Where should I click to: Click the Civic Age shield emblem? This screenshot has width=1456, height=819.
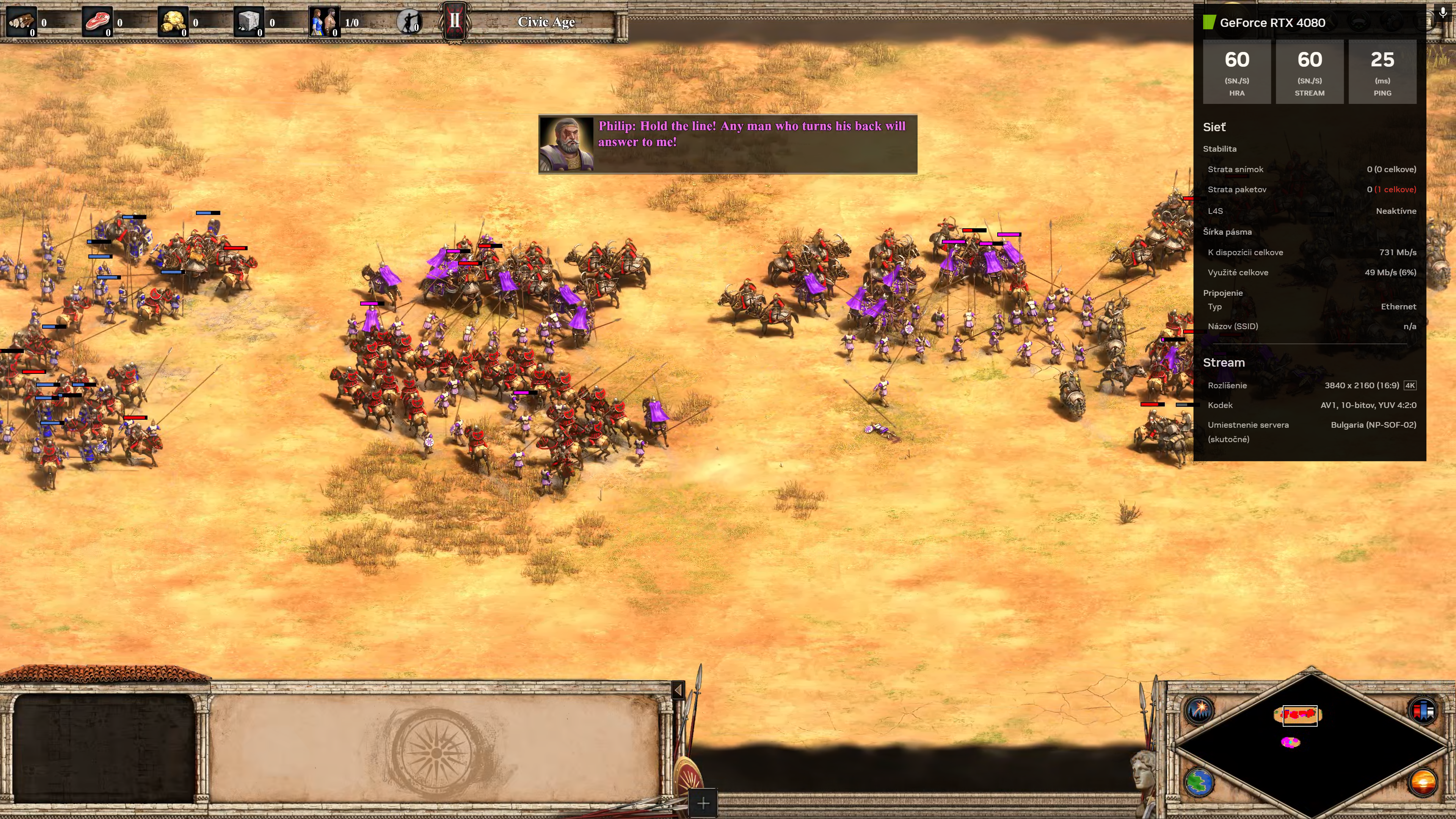[455, 22]
